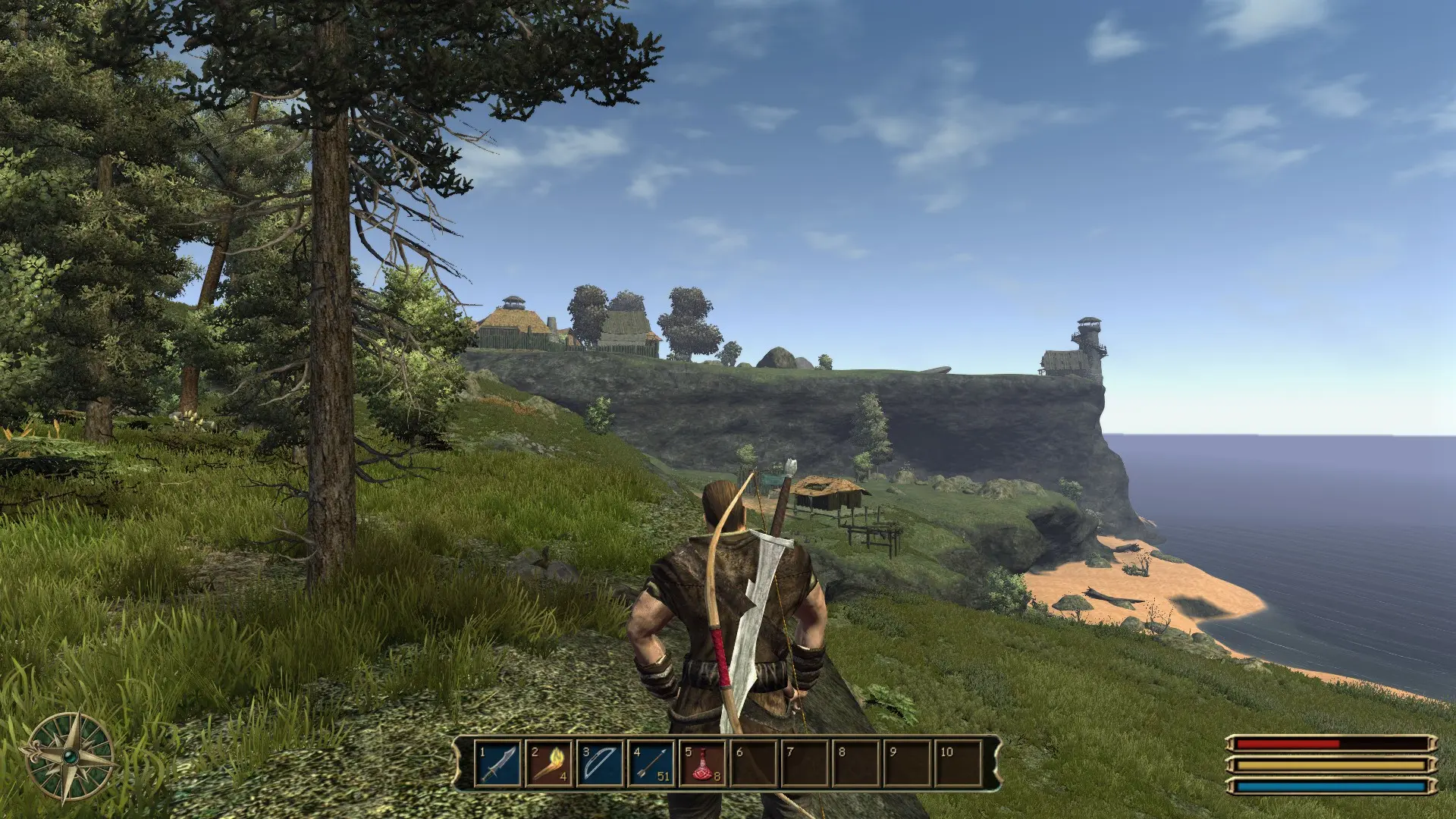Click the compass in the corner

point(70,756)
